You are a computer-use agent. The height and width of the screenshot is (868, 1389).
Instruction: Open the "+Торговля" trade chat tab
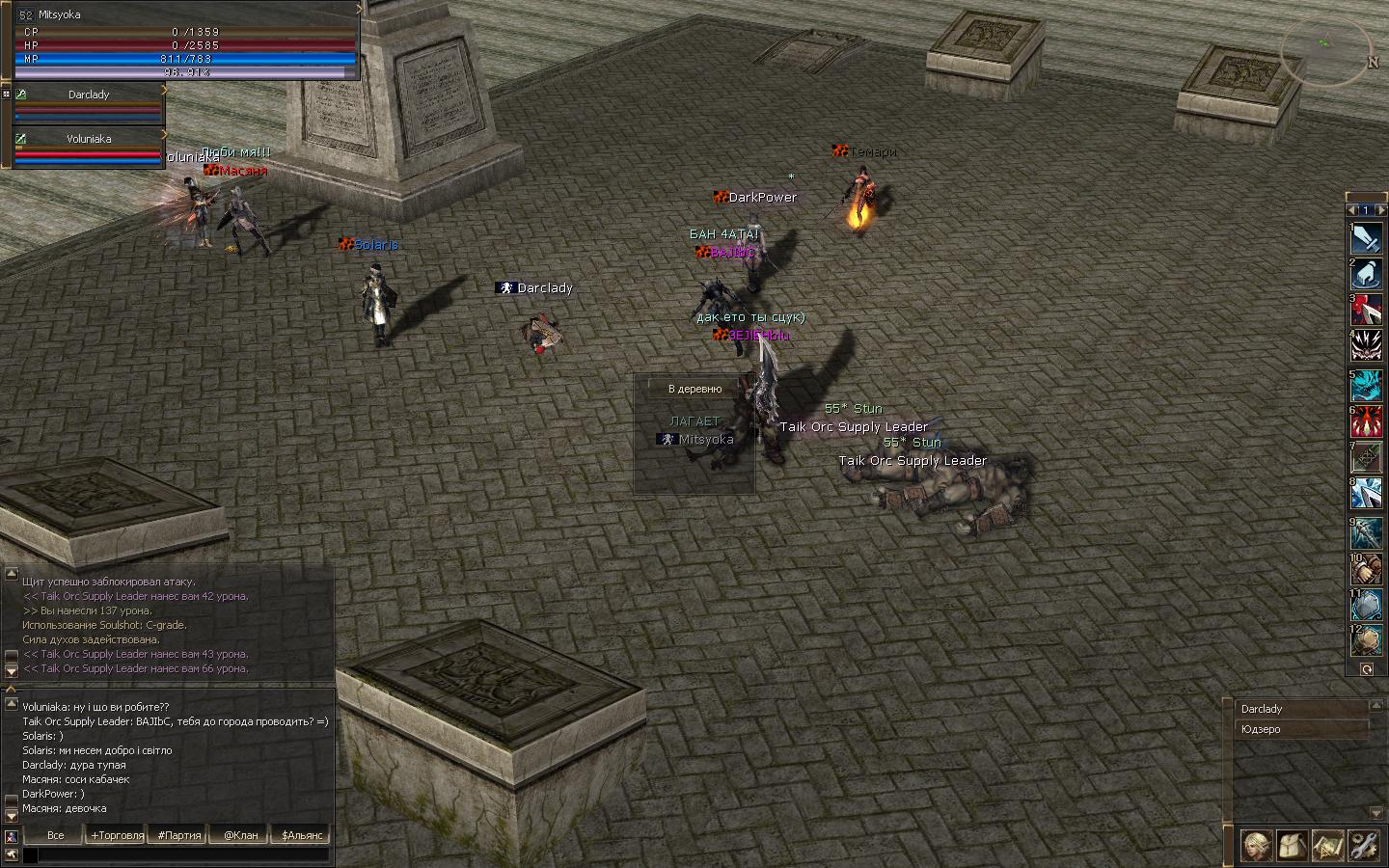point(117,835)
